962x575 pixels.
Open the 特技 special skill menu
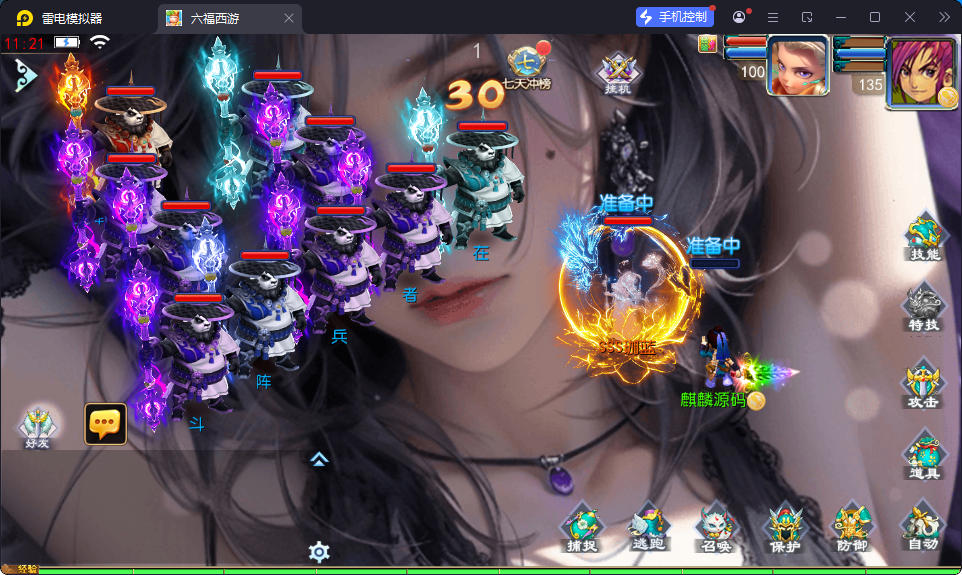coord(924,310)
